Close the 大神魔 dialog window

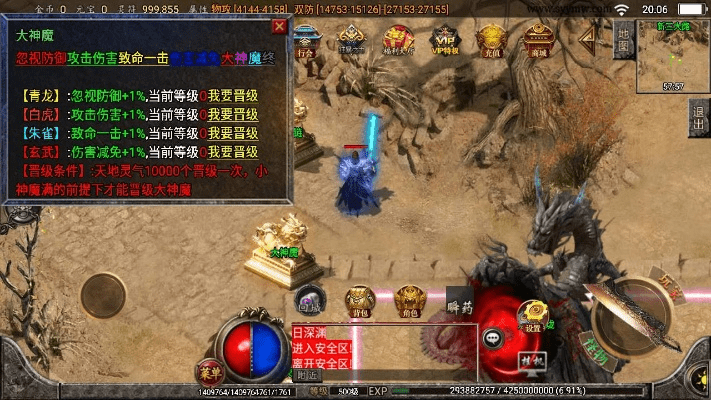(x=279, y=26)
